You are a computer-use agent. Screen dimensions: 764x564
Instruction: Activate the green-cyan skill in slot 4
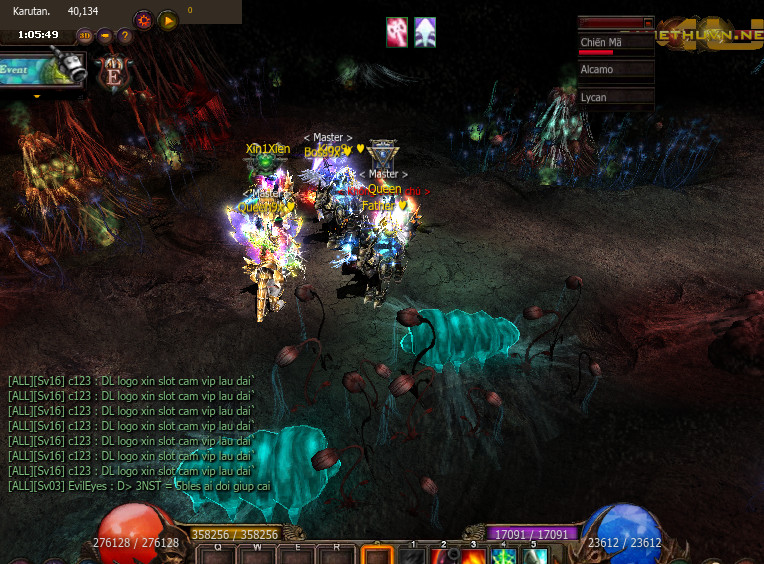pyautogui.click(x=504, y=556)
